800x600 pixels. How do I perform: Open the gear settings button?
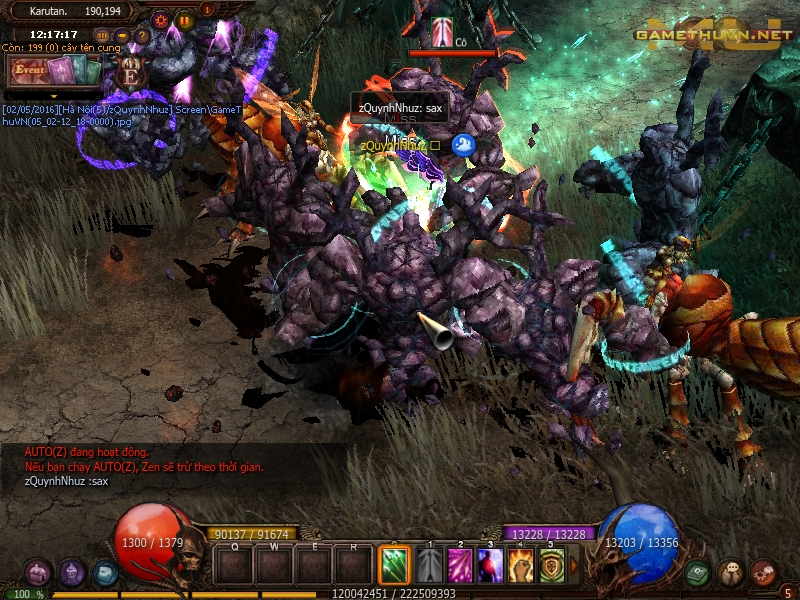click(162, 19)
